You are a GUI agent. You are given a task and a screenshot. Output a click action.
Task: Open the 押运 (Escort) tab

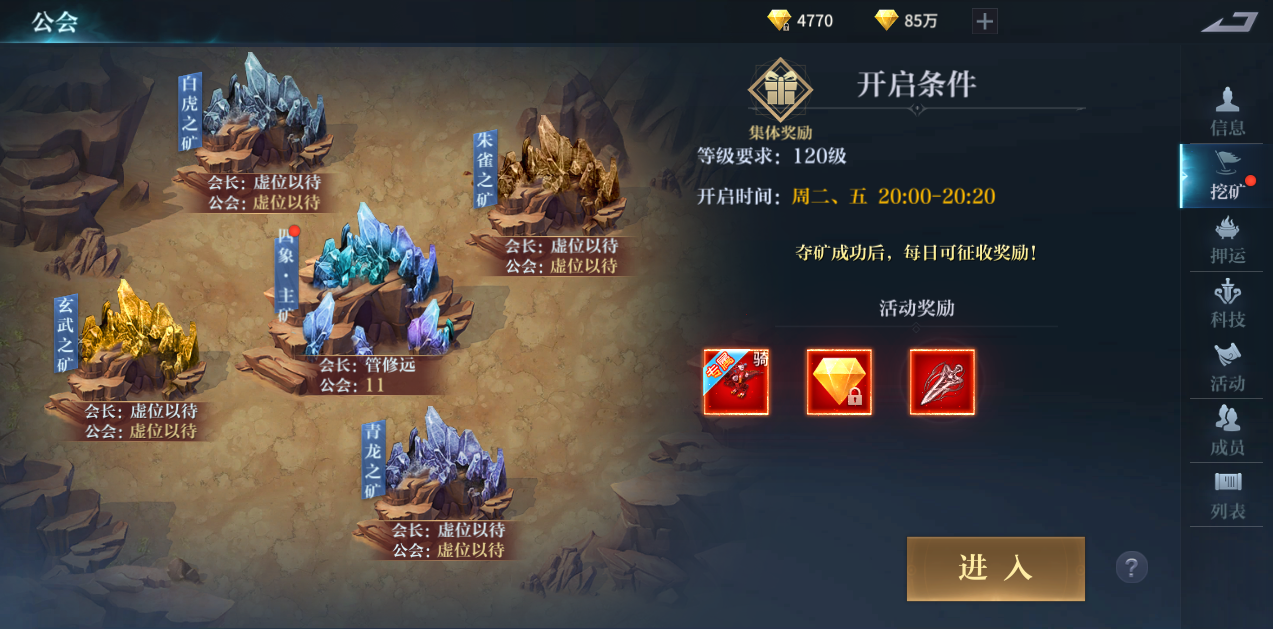1227,241
